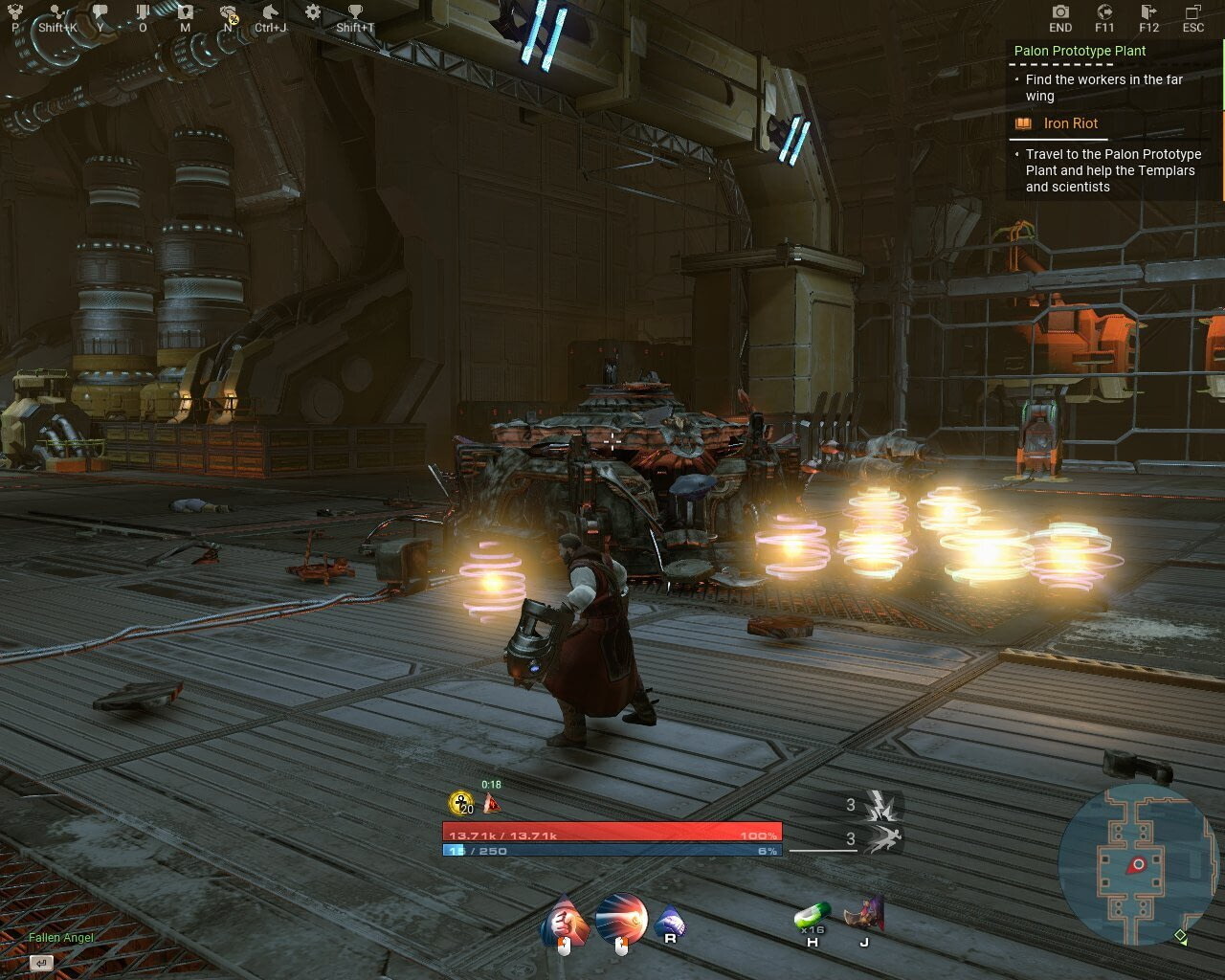Open achievements via the Shift+T trophy icon
1225x980 pixels.
(x=355, y=11)
